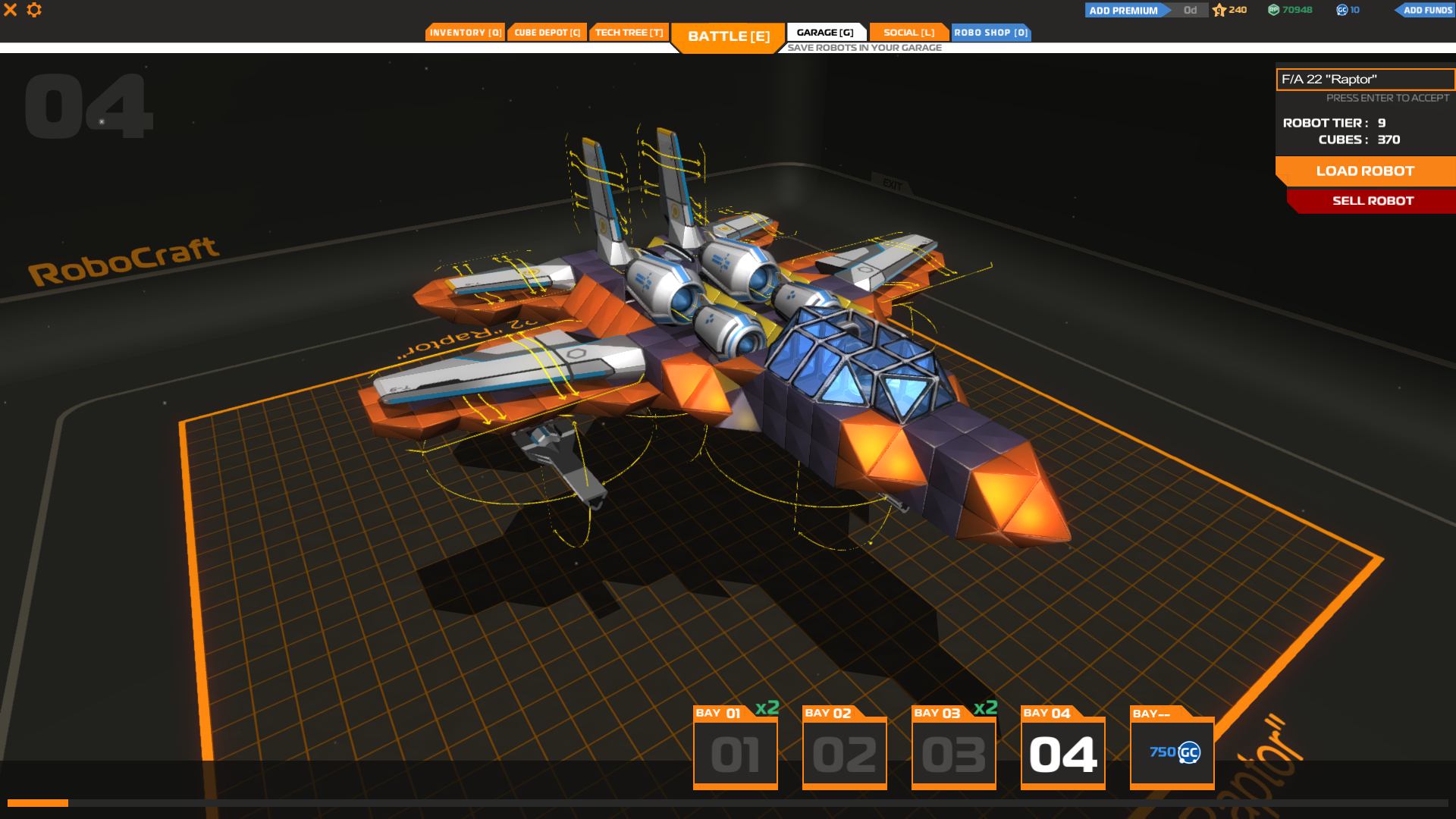
Task: Purchase the empty bay for 750 GC
Action: click(x=1172, y=752)
